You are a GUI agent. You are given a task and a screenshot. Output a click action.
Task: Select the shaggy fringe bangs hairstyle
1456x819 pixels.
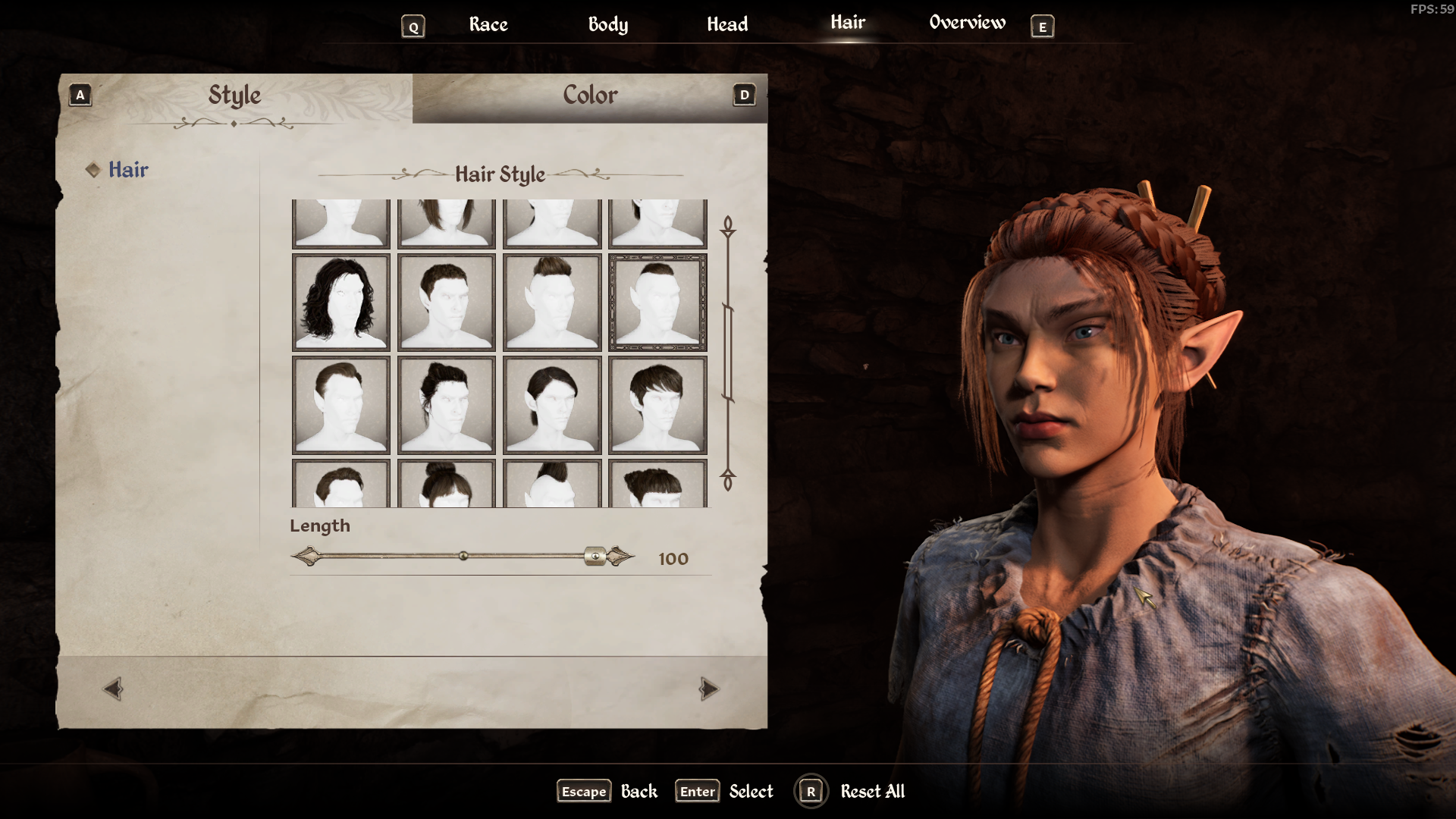pyautogui.click(x=657, y=405)
